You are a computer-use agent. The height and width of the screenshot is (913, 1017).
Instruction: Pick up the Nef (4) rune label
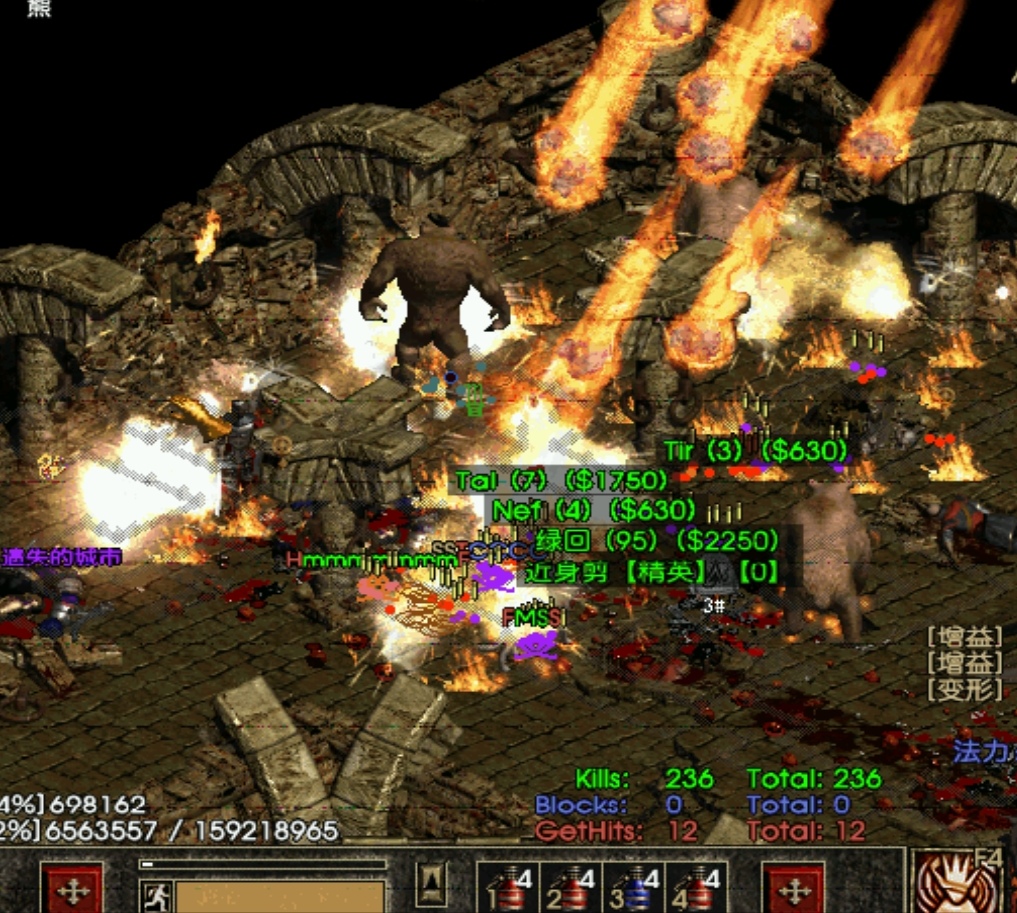[593, 511]
